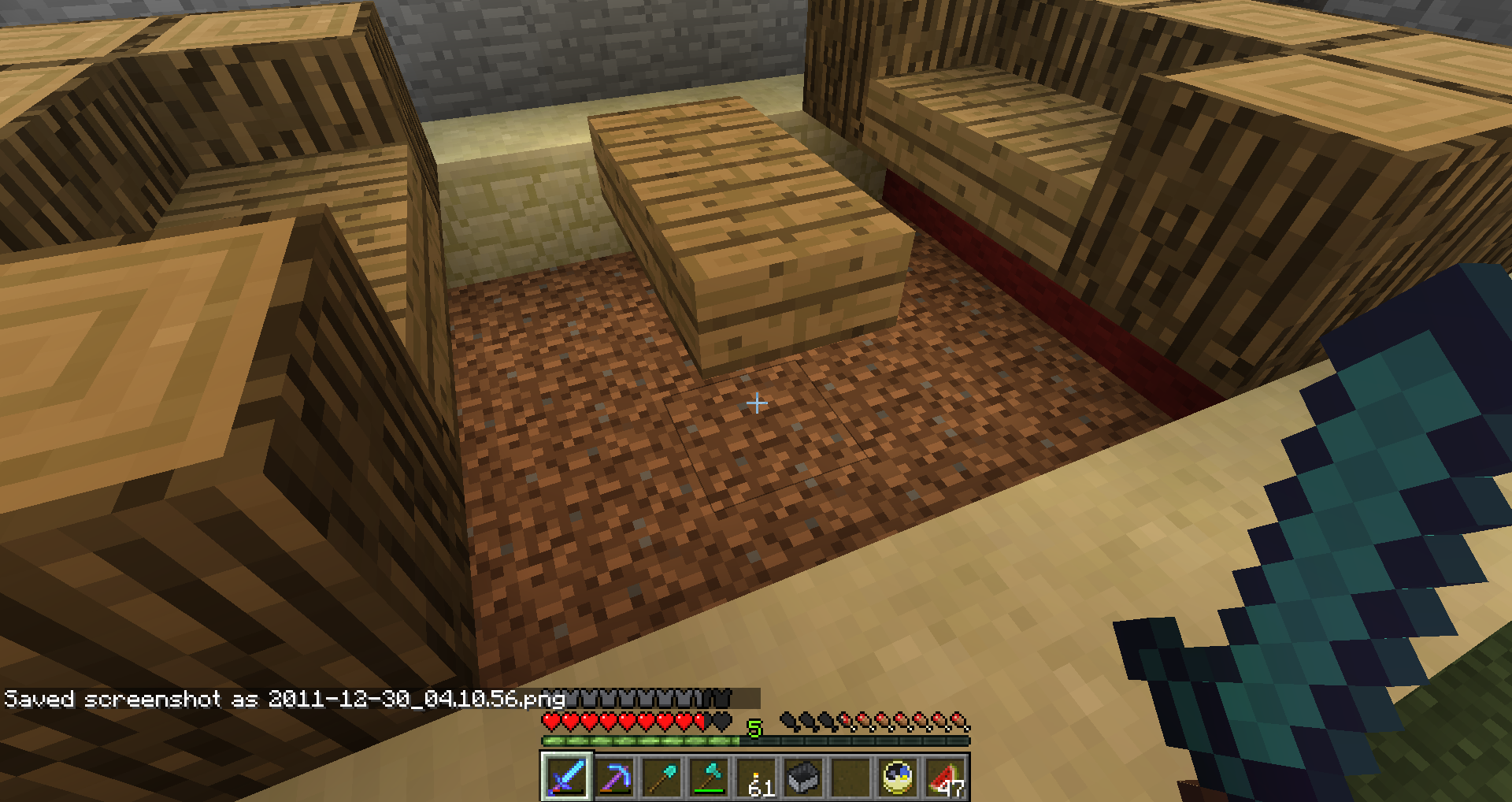The width and height of the screenshot is (1512, 802).
Task: Select the enchanted diamond sword slot
Action: click(566, 777)
